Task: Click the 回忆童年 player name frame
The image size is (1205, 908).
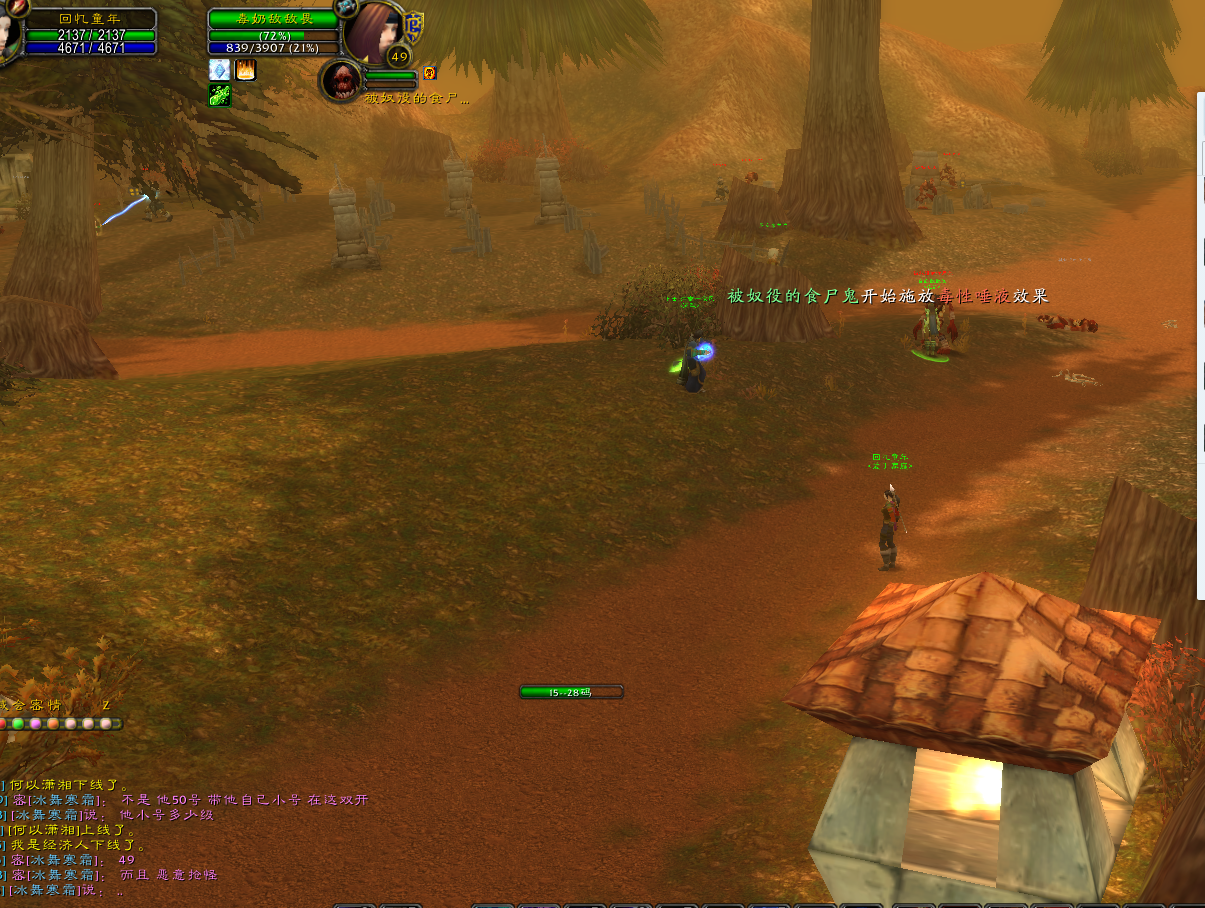Action: pos(91,18)
